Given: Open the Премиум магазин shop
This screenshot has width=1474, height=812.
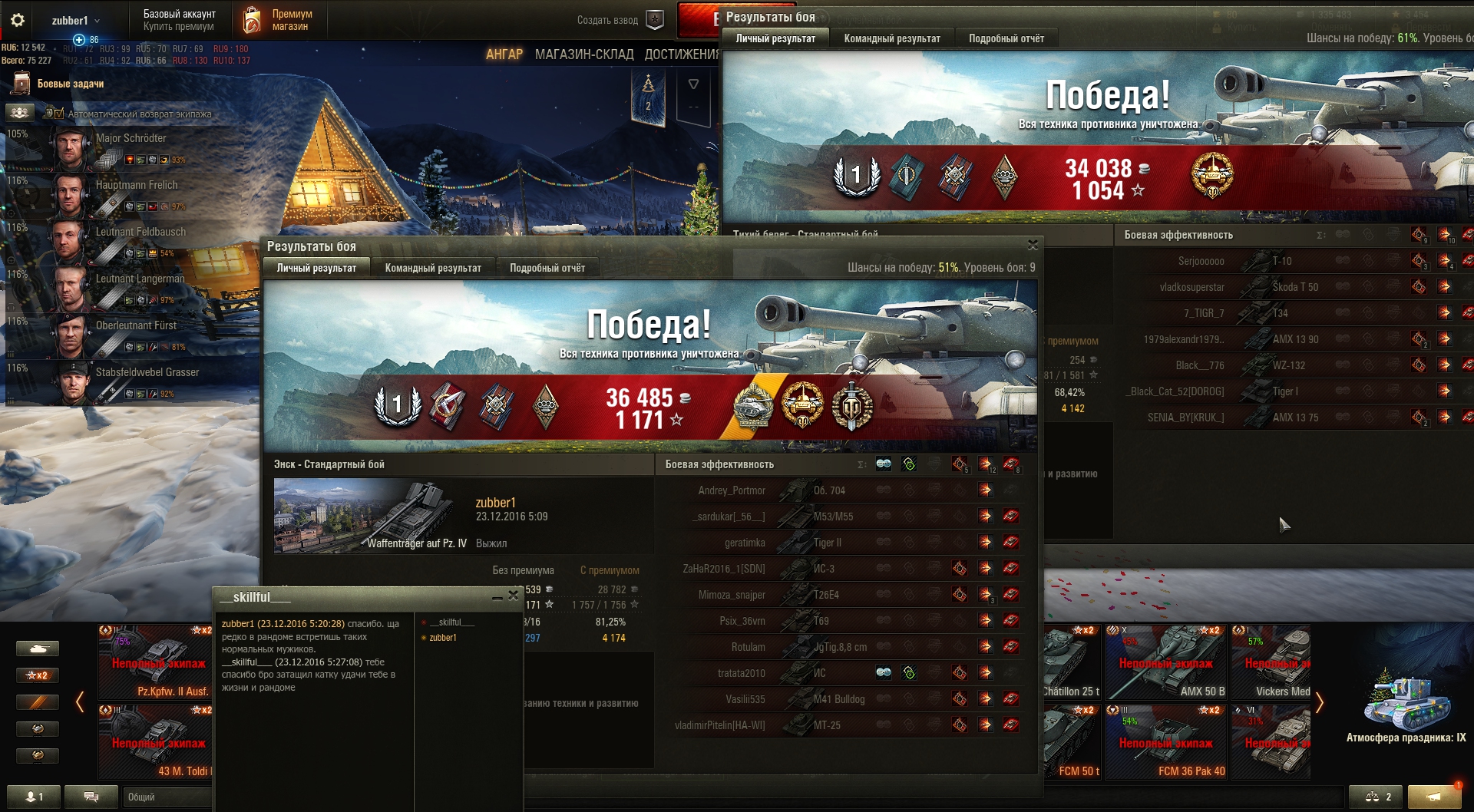Looking at the screenshot, I should (279, 21).
